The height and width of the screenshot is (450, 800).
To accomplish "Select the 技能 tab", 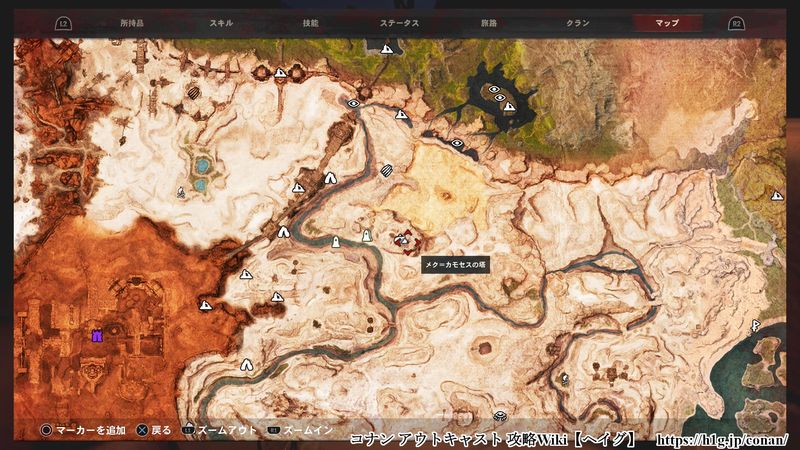I will point(310,21).
